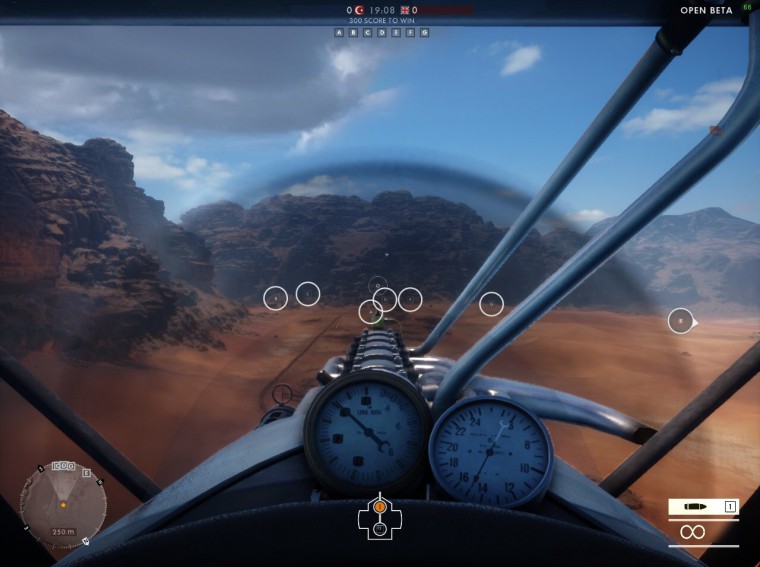Open the circular minimap
The image size is (760, 567).
pyautogui.click(x=63, y=505)
